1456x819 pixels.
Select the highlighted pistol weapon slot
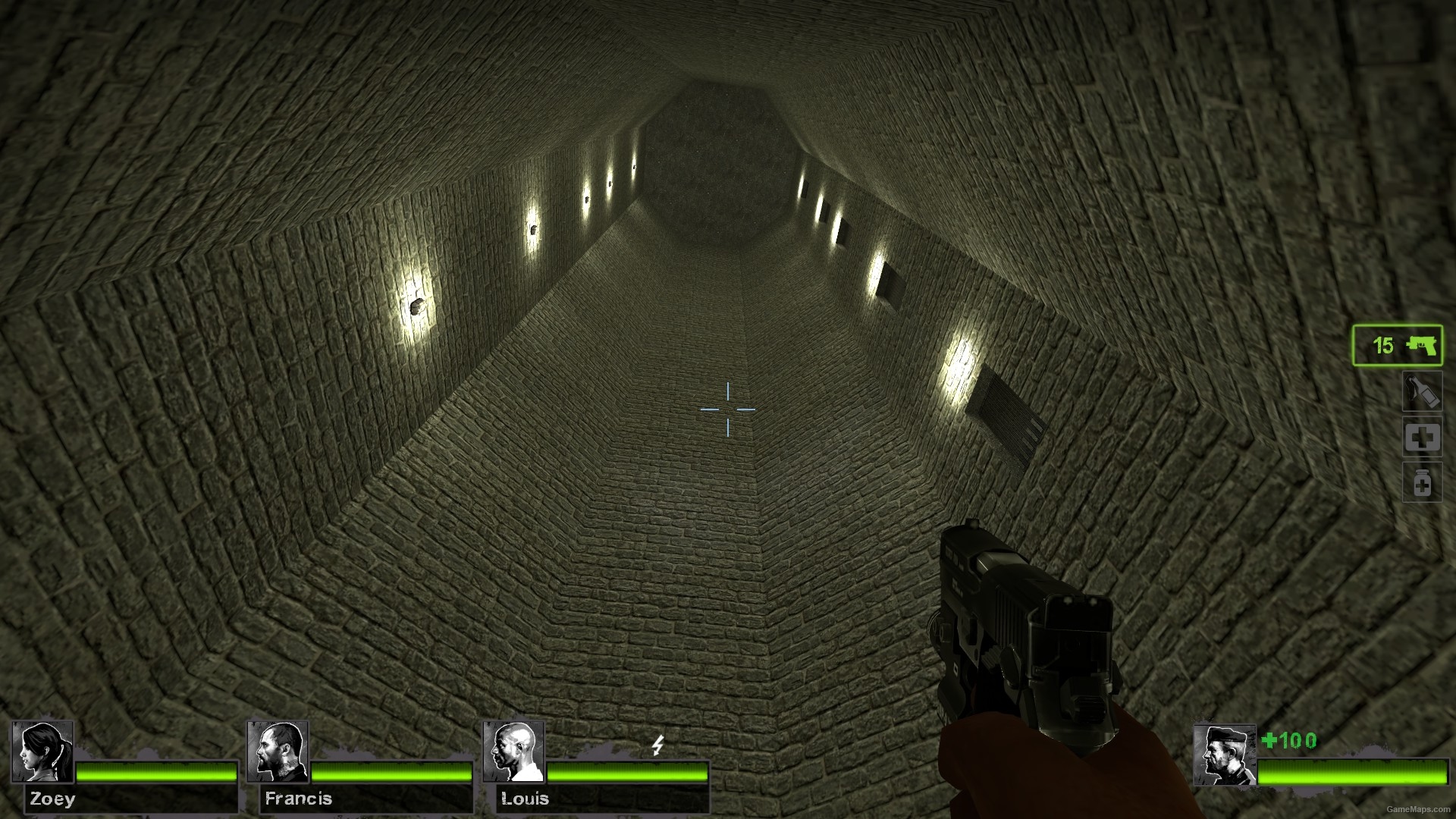(1397, 346)
